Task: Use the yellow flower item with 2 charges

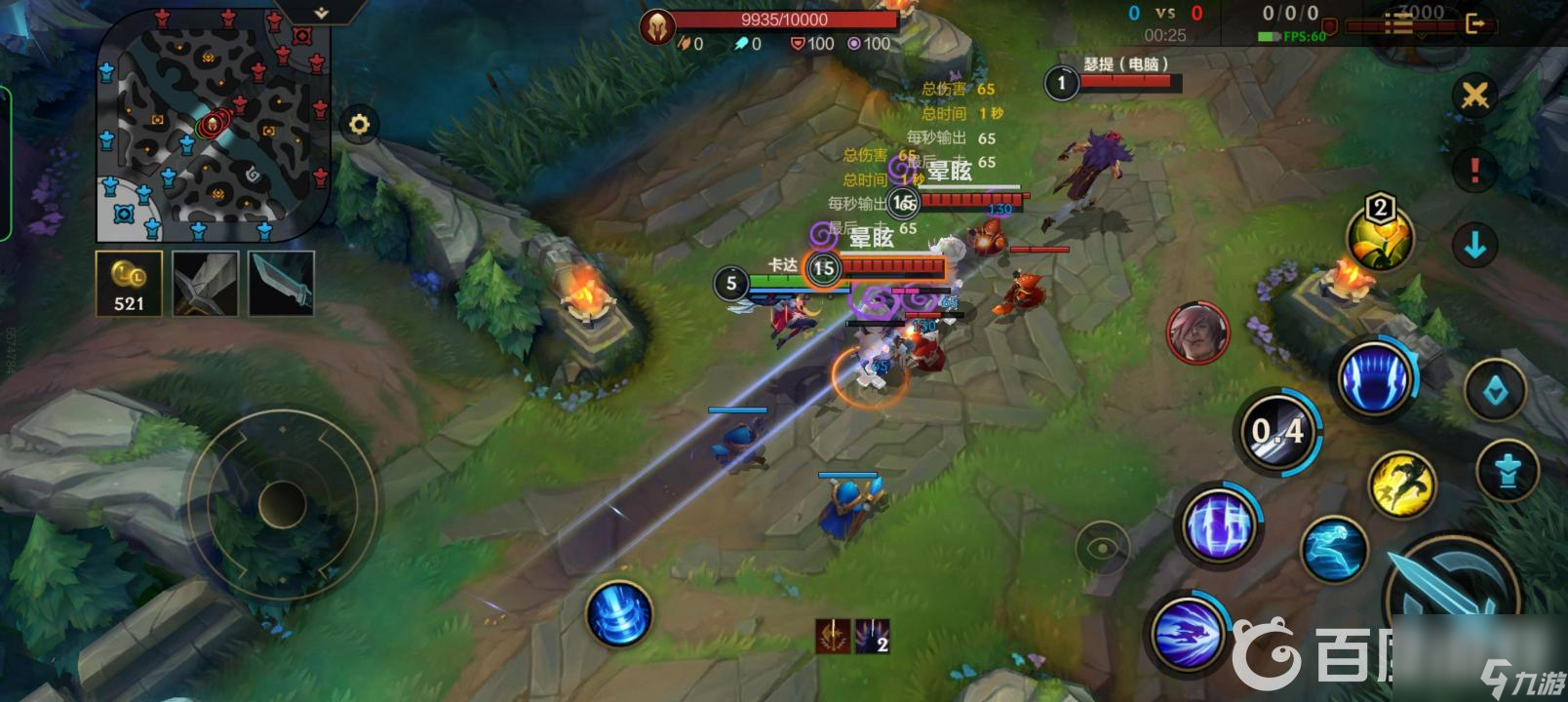Action: 1379,237
